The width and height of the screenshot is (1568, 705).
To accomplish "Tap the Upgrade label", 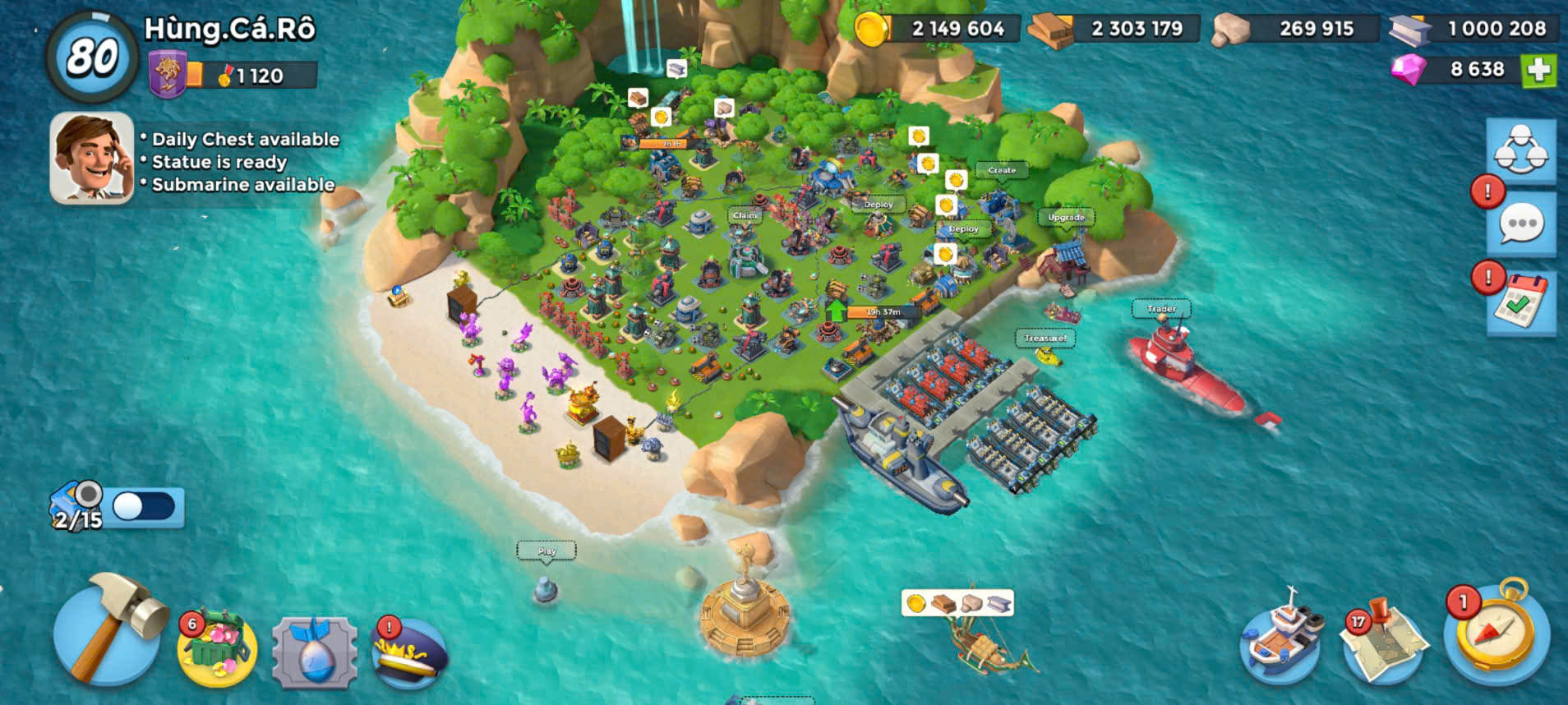I will [1066, 218].
